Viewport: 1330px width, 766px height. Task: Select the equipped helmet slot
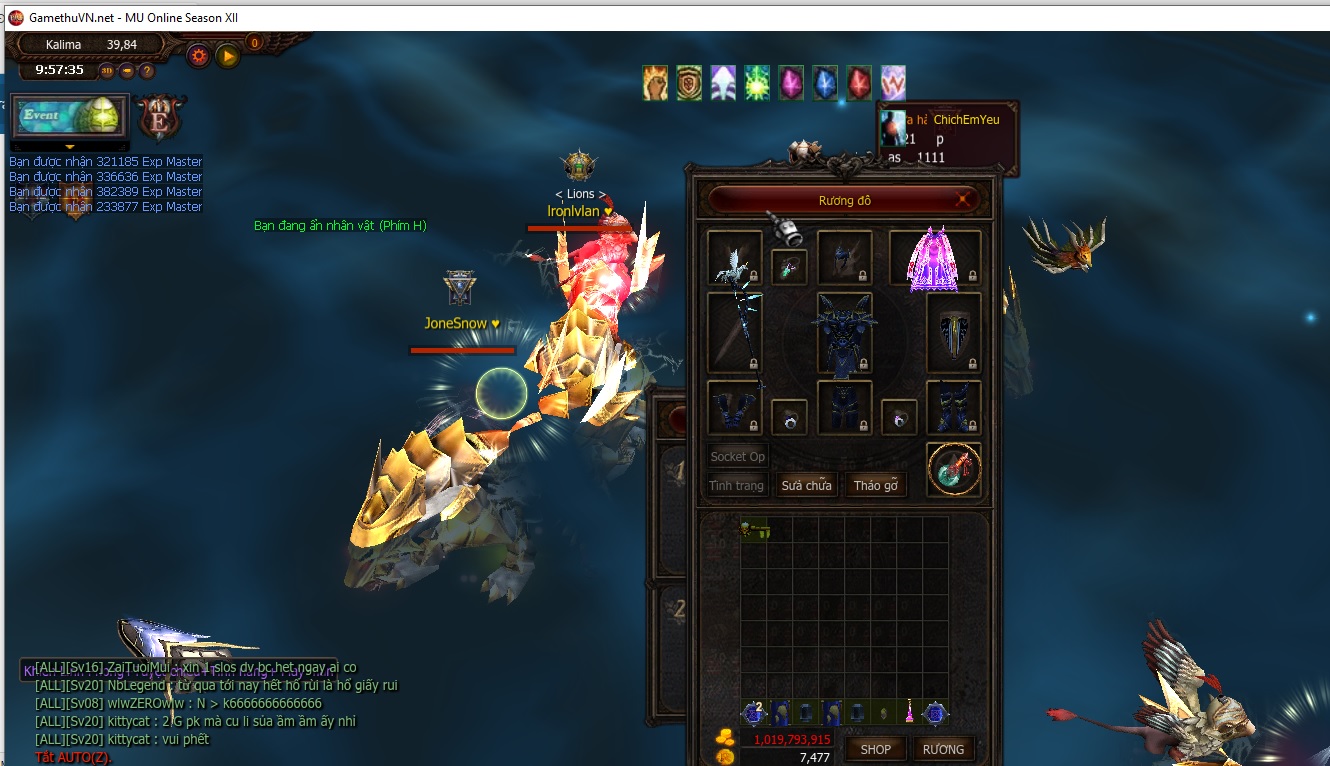pos(844,259)
